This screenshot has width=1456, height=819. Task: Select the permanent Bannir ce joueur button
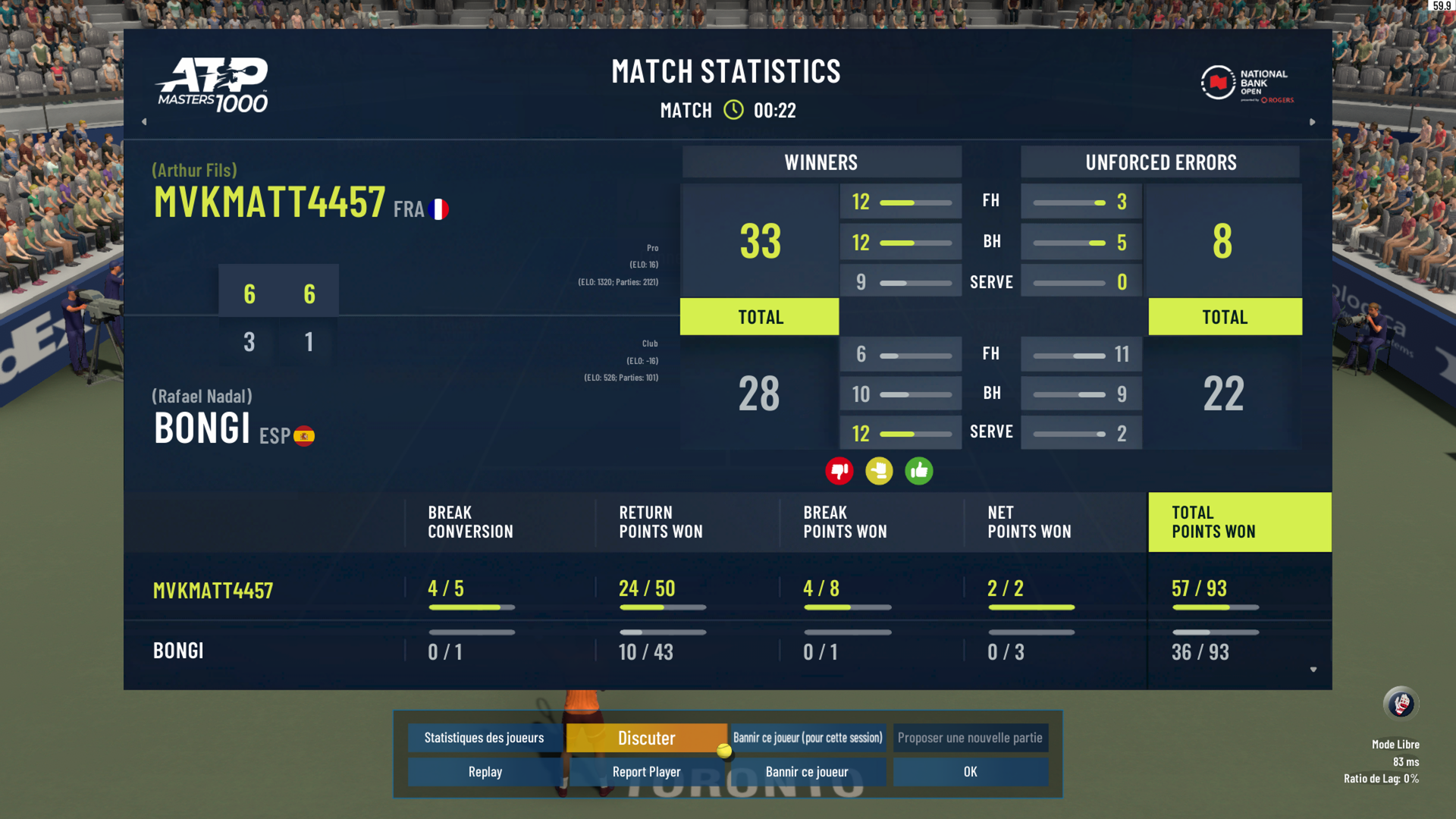(x=807, y=772)
